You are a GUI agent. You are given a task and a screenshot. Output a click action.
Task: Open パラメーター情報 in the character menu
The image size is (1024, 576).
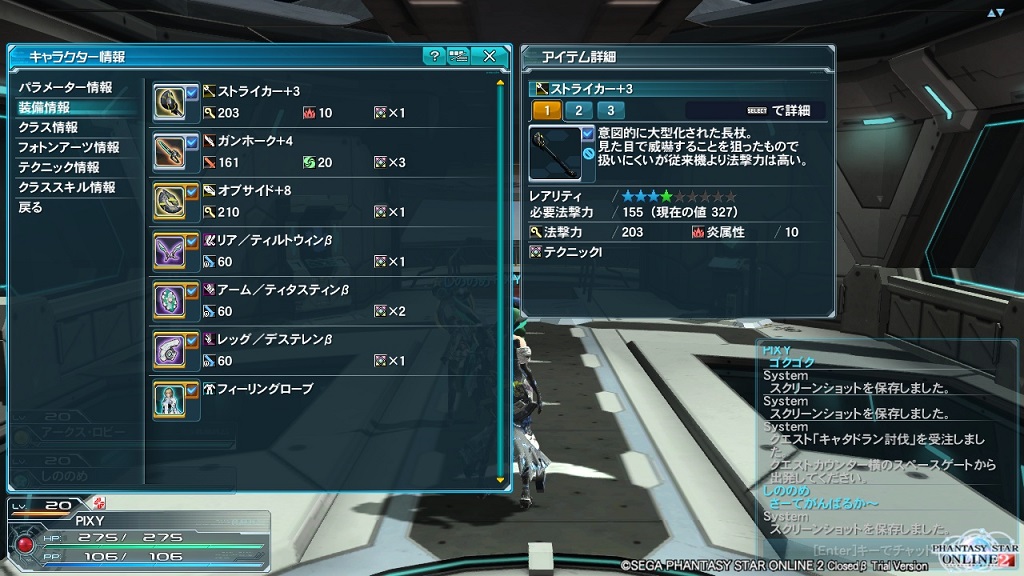[x=65, y=88]
